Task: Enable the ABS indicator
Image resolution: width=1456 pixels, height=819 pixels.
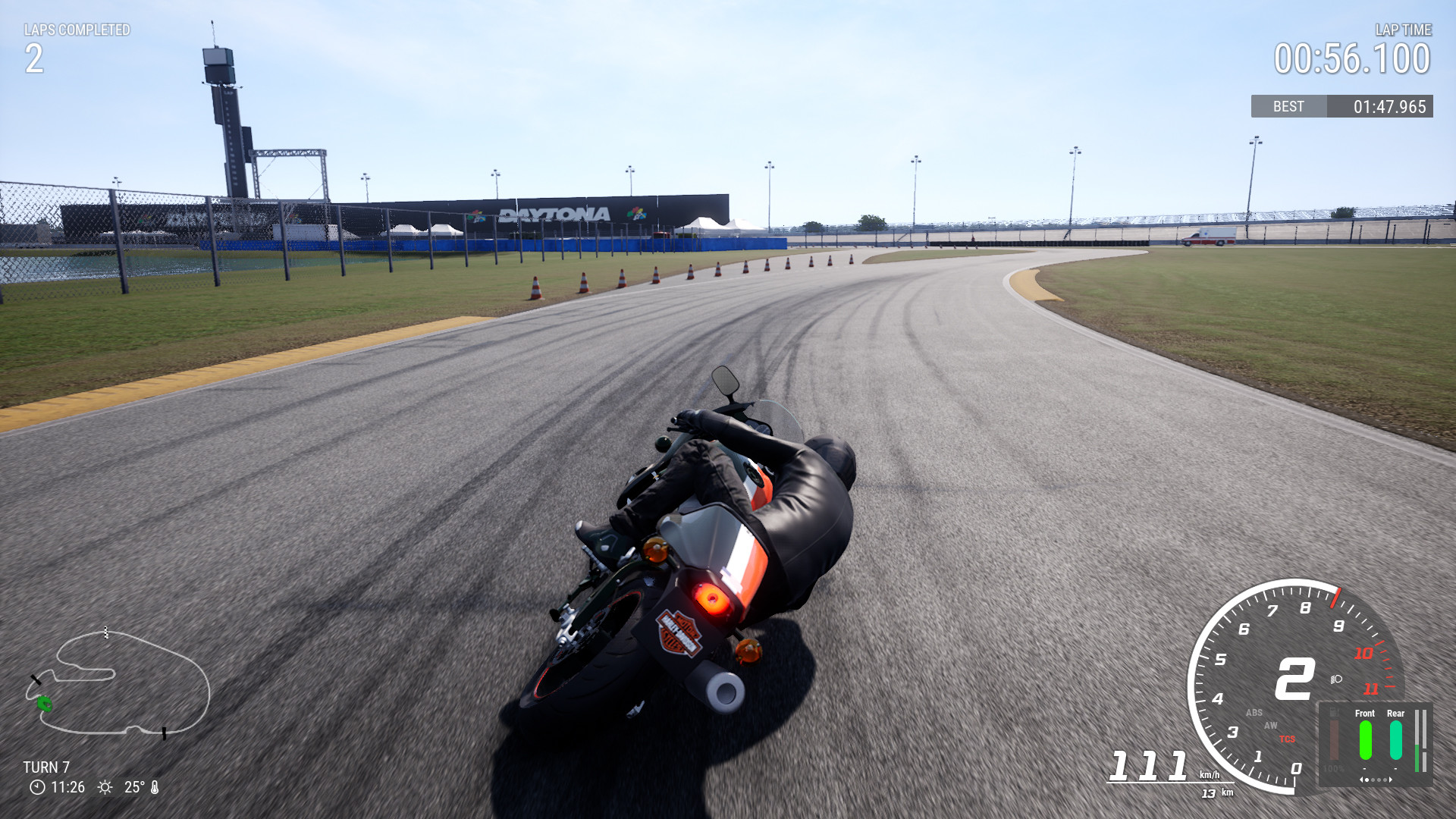Action: pos(1254,712)
